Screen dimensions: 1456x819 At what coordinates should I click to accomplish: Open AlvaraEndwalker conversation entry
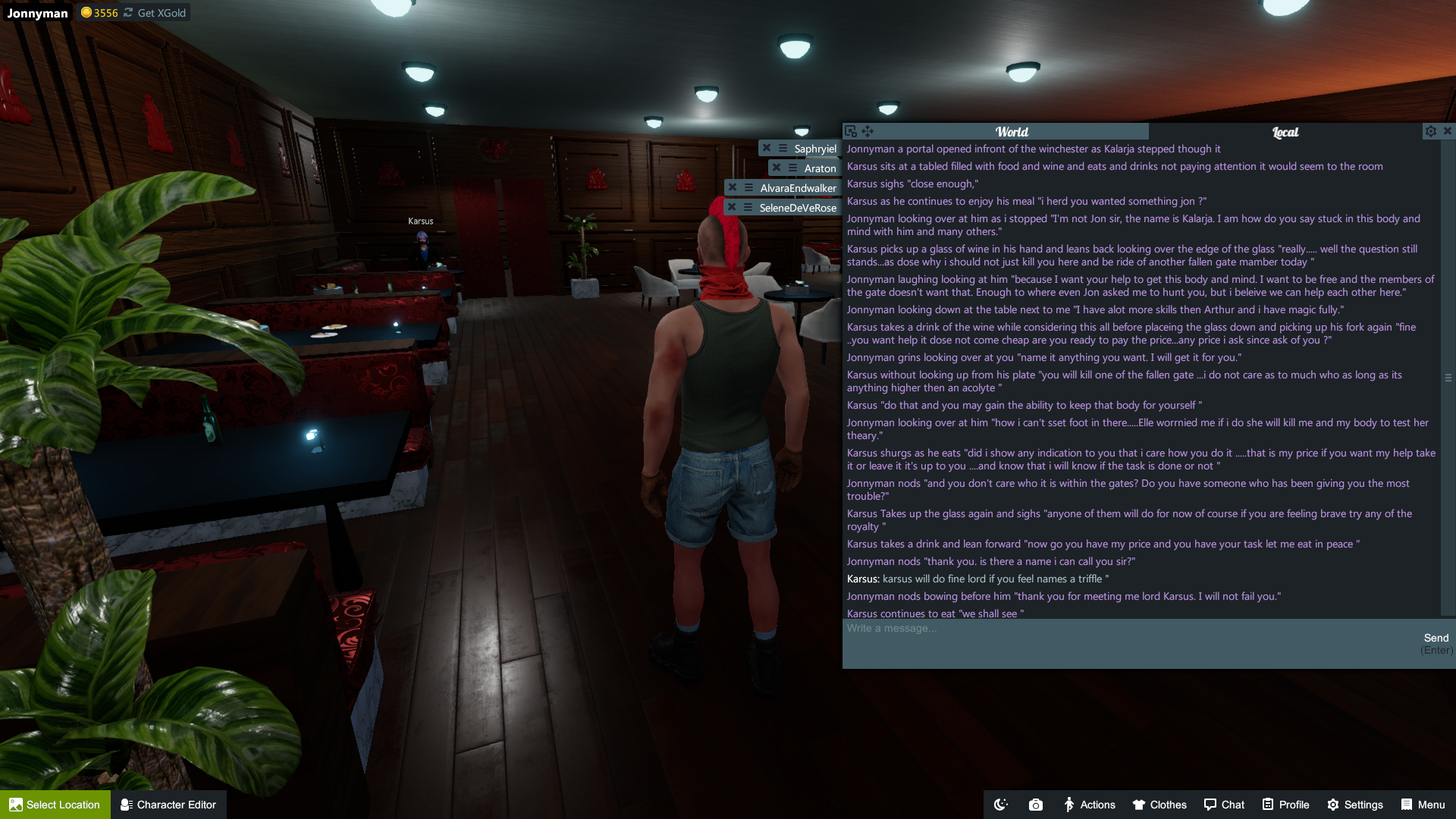point(798,188)
